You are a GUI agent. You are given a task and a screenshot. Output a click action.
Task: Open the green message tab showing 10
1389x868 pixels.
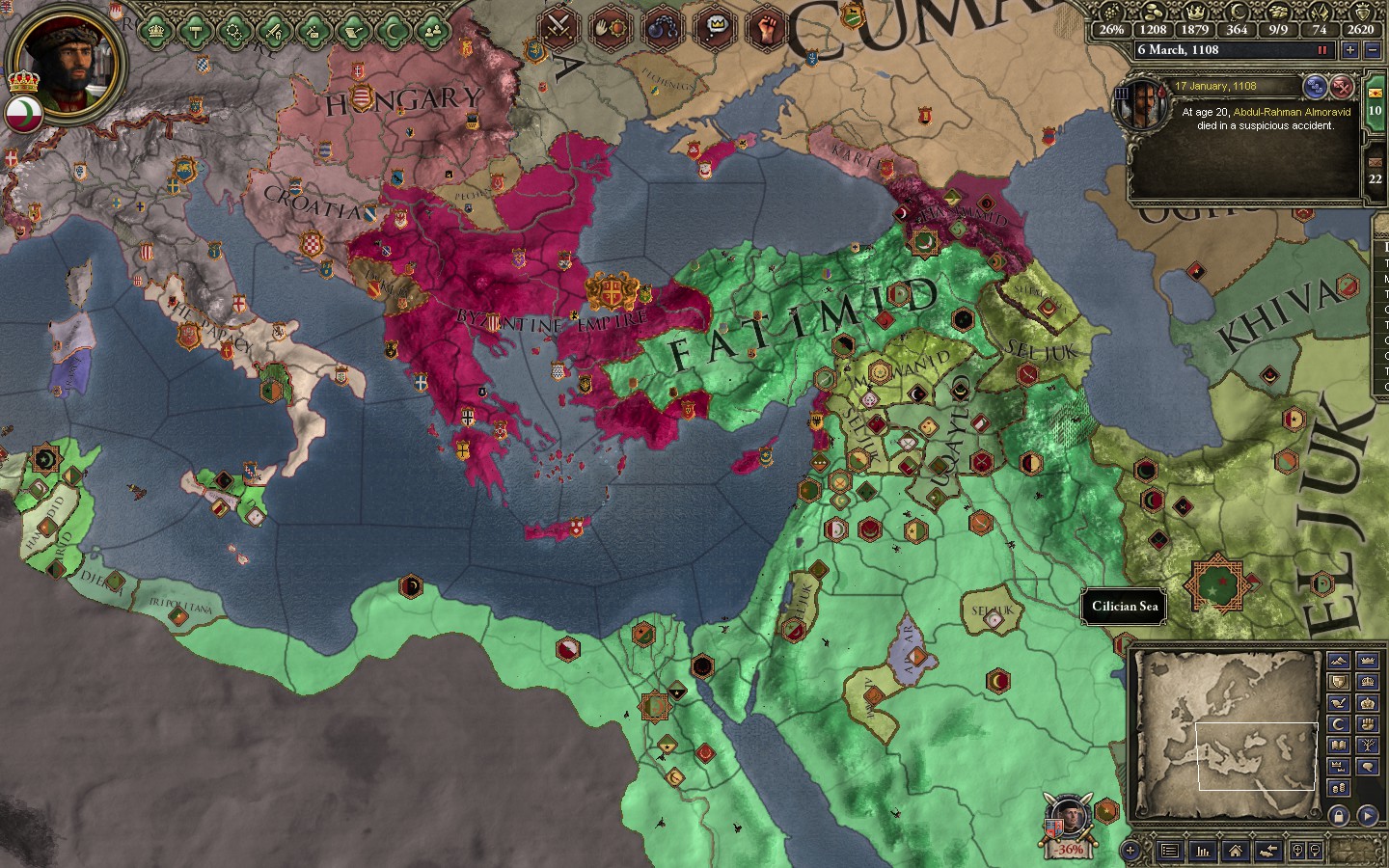(1375, 104)
